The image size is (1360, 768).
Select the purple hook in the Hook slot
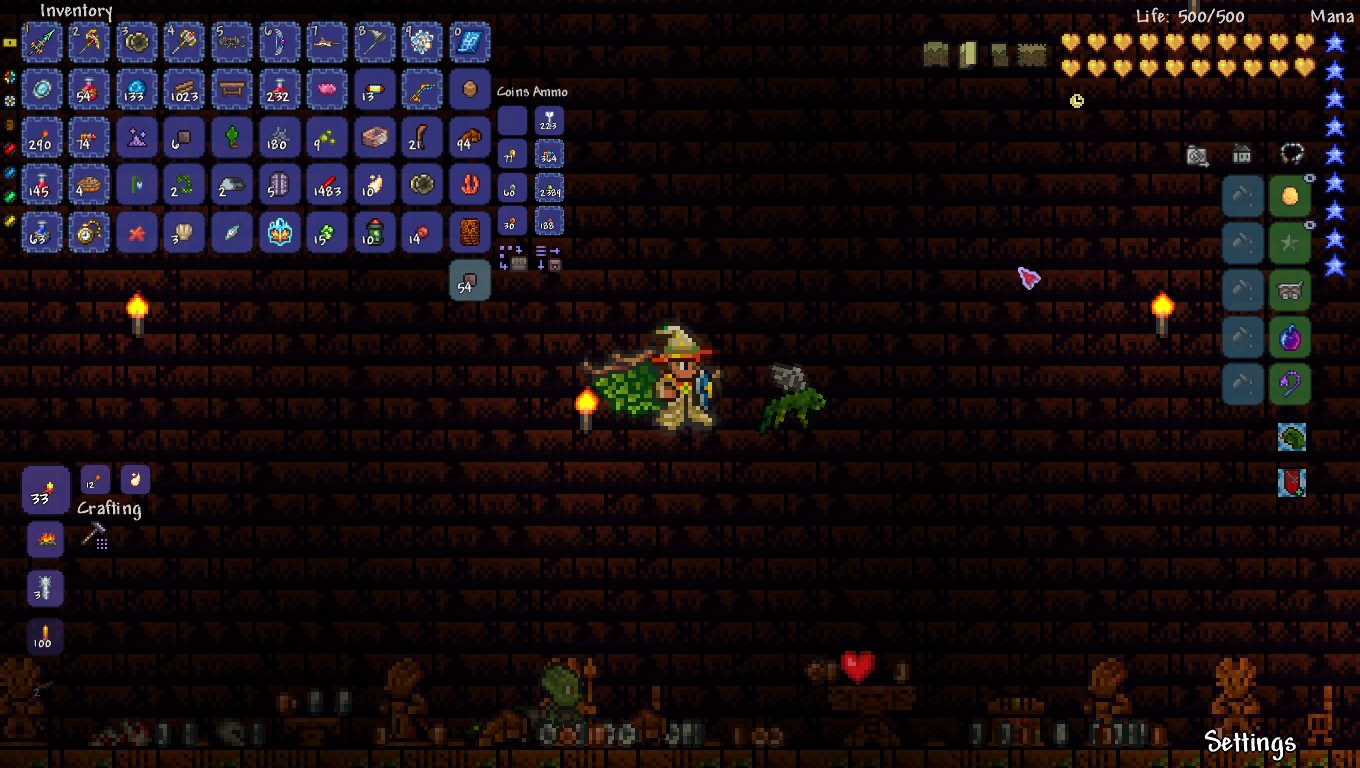coord(1291,384)
